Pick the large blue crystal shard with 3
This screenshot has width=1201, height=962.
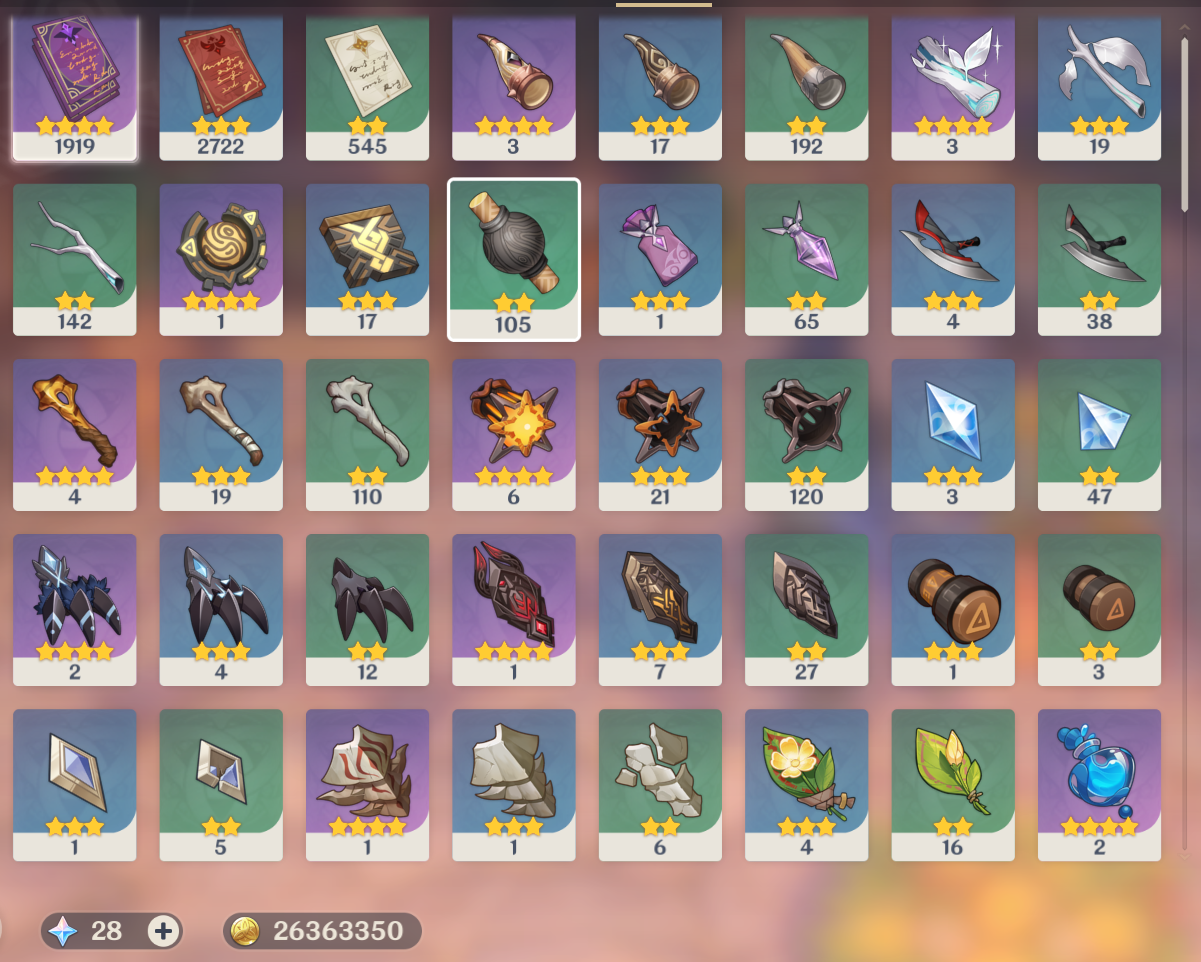point(953,433)
